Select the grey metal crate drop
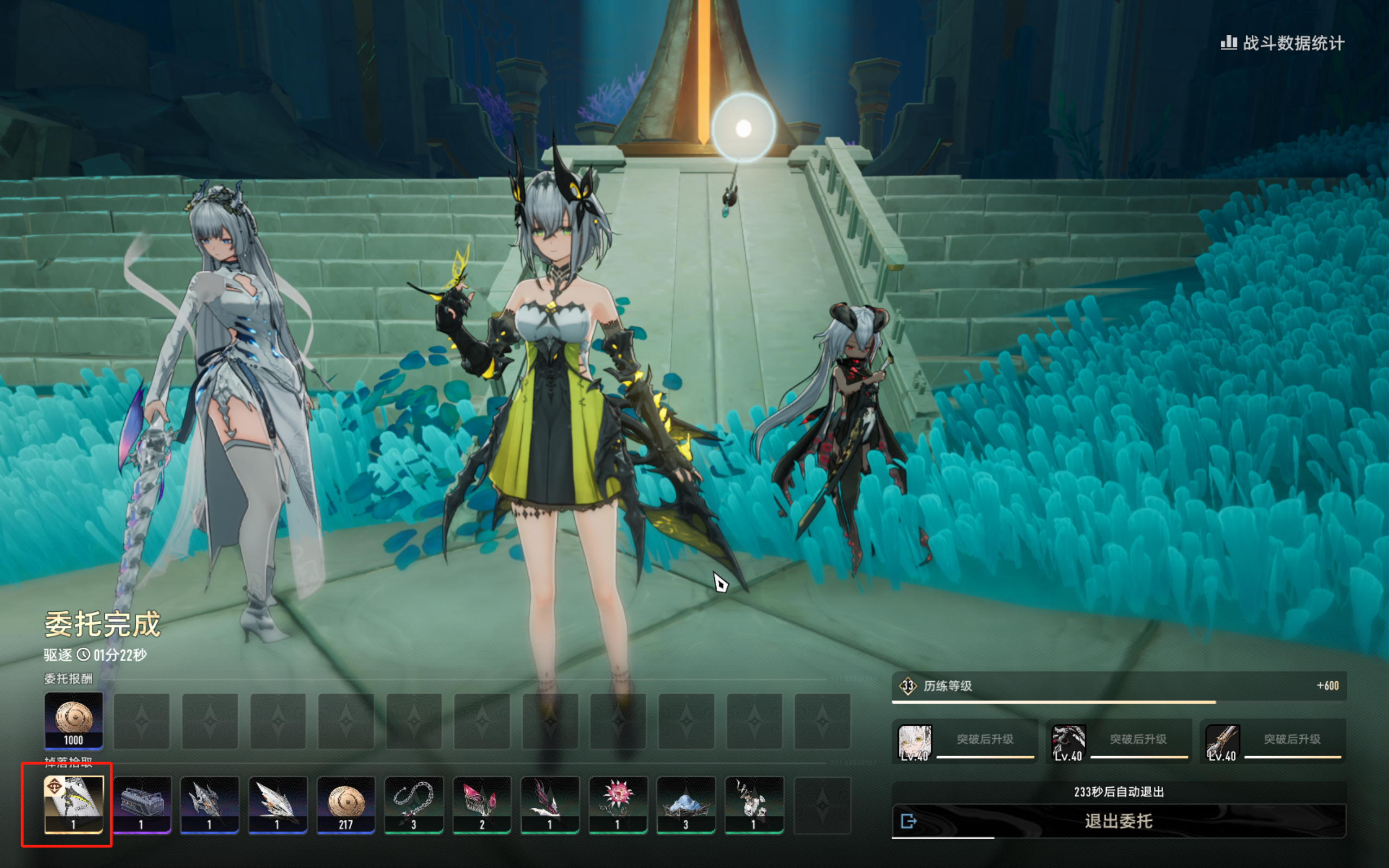Viewport: 1389px width, 868px height. pos(142,804)
